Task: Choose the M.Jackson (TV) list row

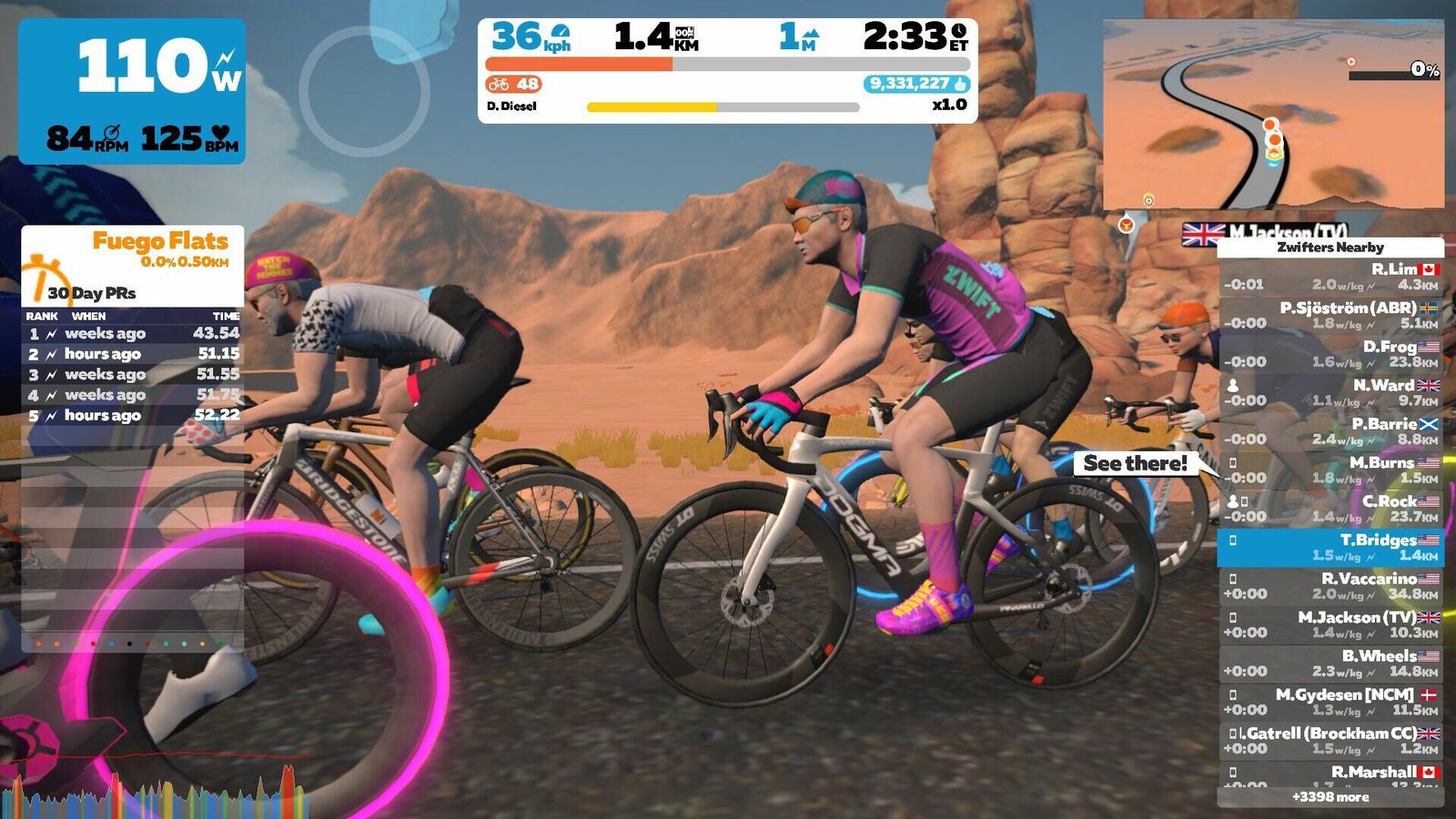Action: (x=1330, y=624)
